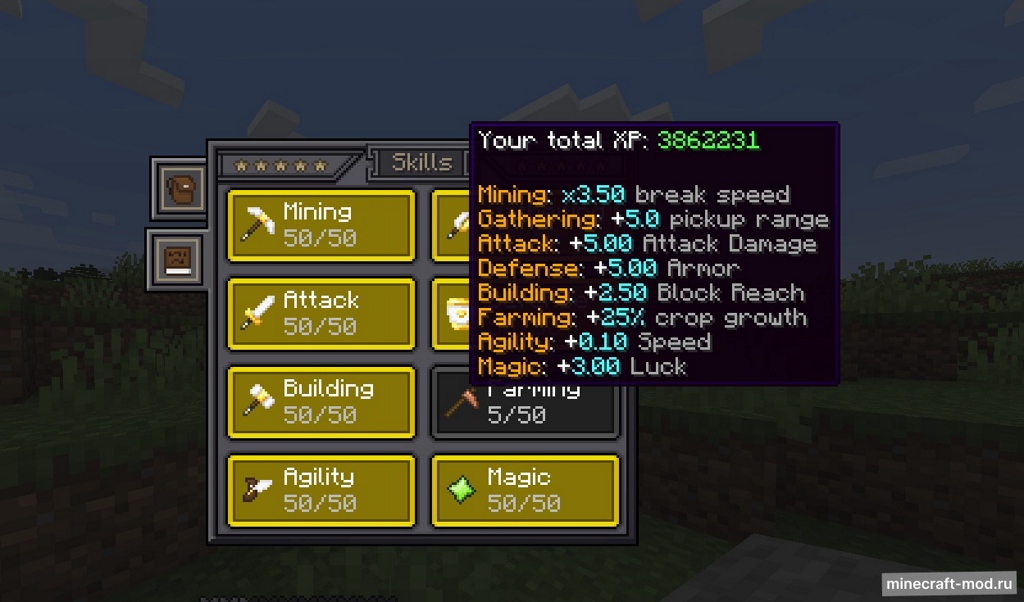Click the Magic skill button
Screen dimensions: 1024x602
(525, 490)
